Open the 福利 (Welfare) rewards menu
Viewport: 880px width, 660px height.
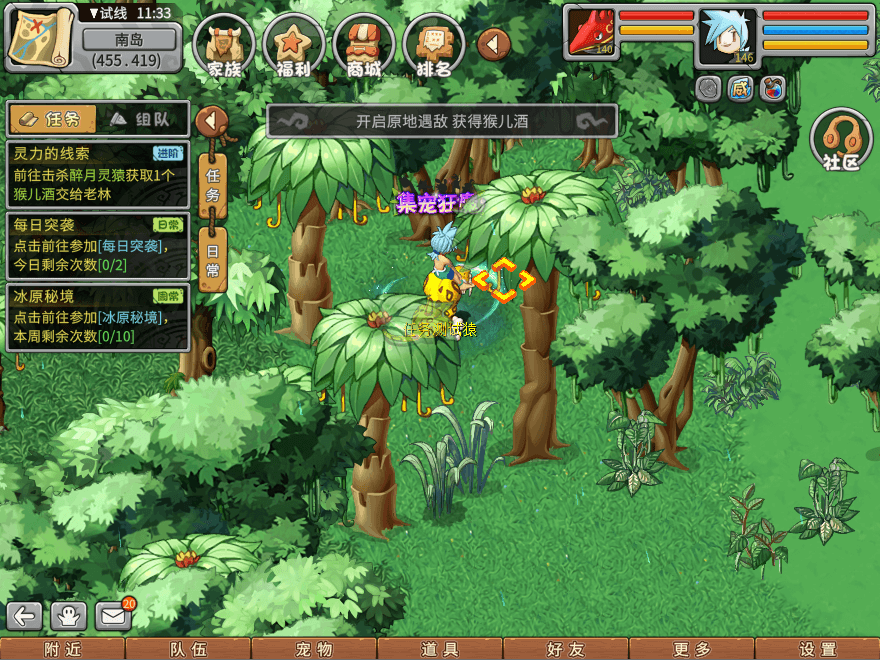pos(294,47)
